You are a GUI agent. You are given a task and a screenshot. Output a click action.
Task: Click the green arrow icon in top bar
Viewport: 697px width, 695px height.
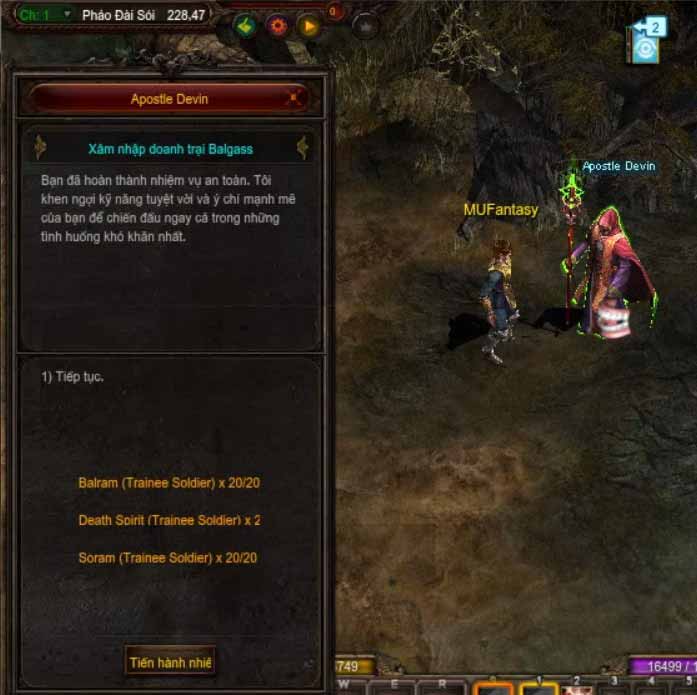click(246, 26)
